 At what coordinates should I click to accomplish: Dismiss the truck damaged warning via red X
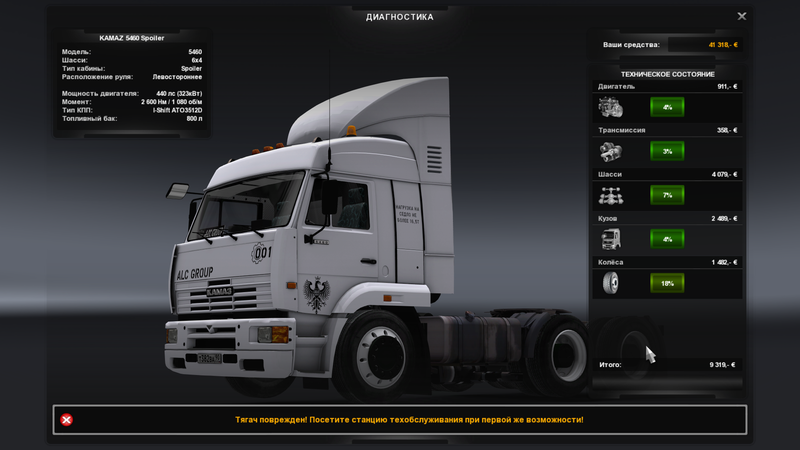pyautogui.click(x=67, y=420)
